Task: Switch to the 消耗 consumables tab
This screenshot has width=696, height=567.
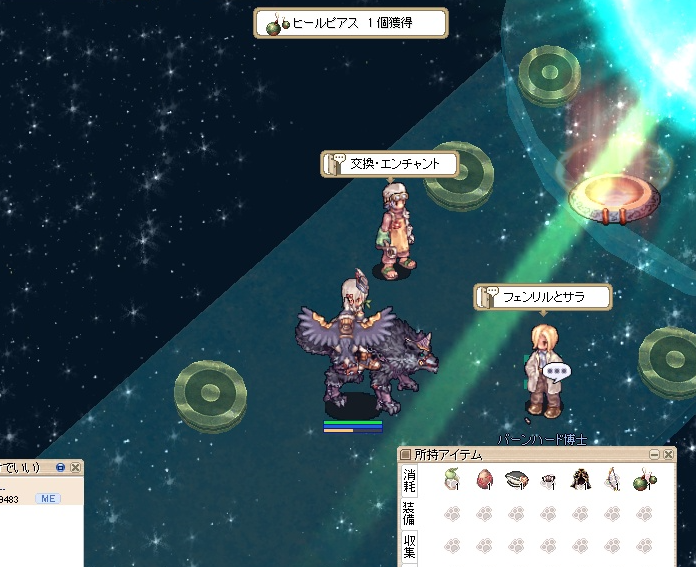Action: [x=409, y=480]
